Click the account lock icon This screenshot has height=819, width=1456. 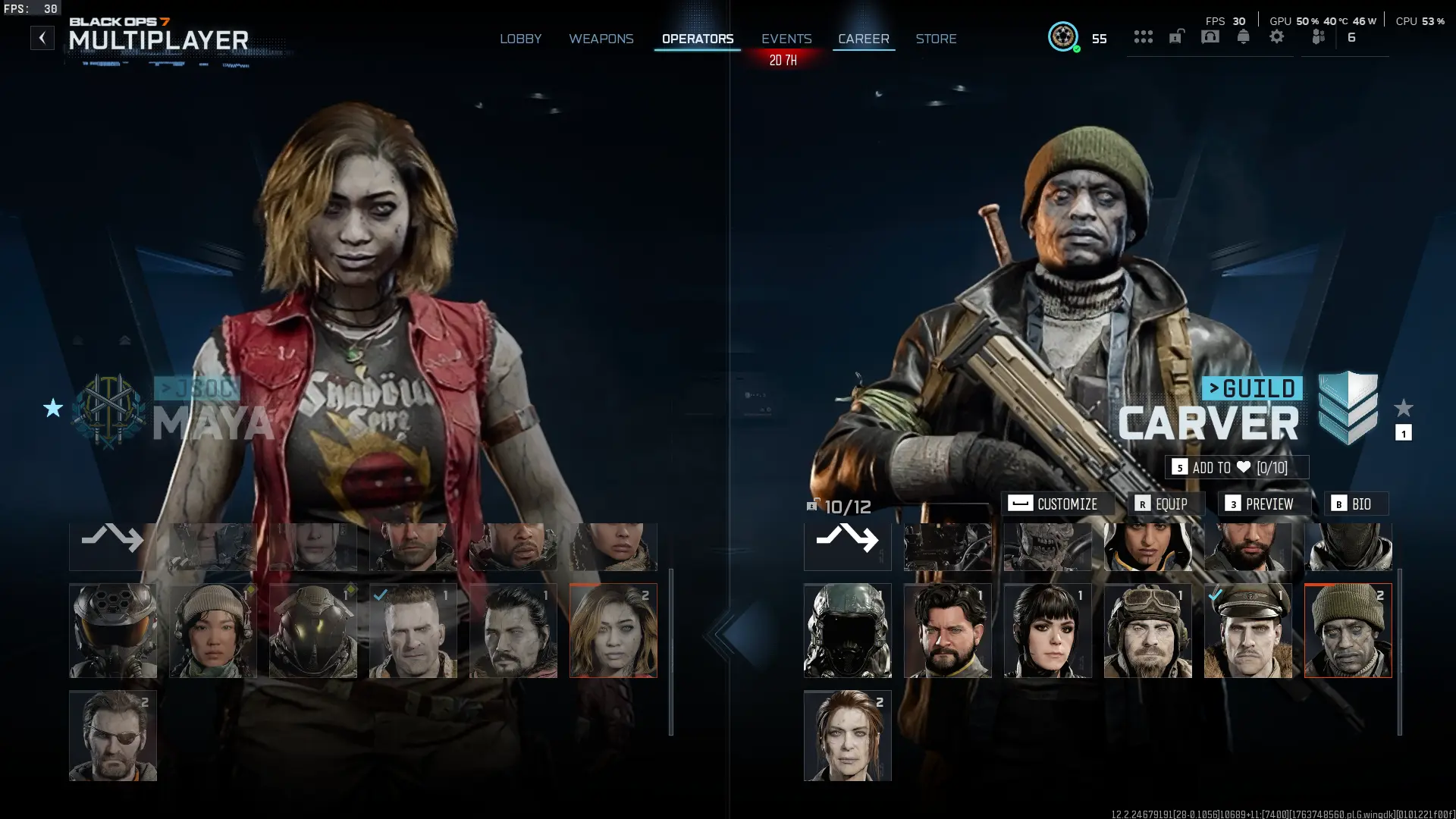1176,36
